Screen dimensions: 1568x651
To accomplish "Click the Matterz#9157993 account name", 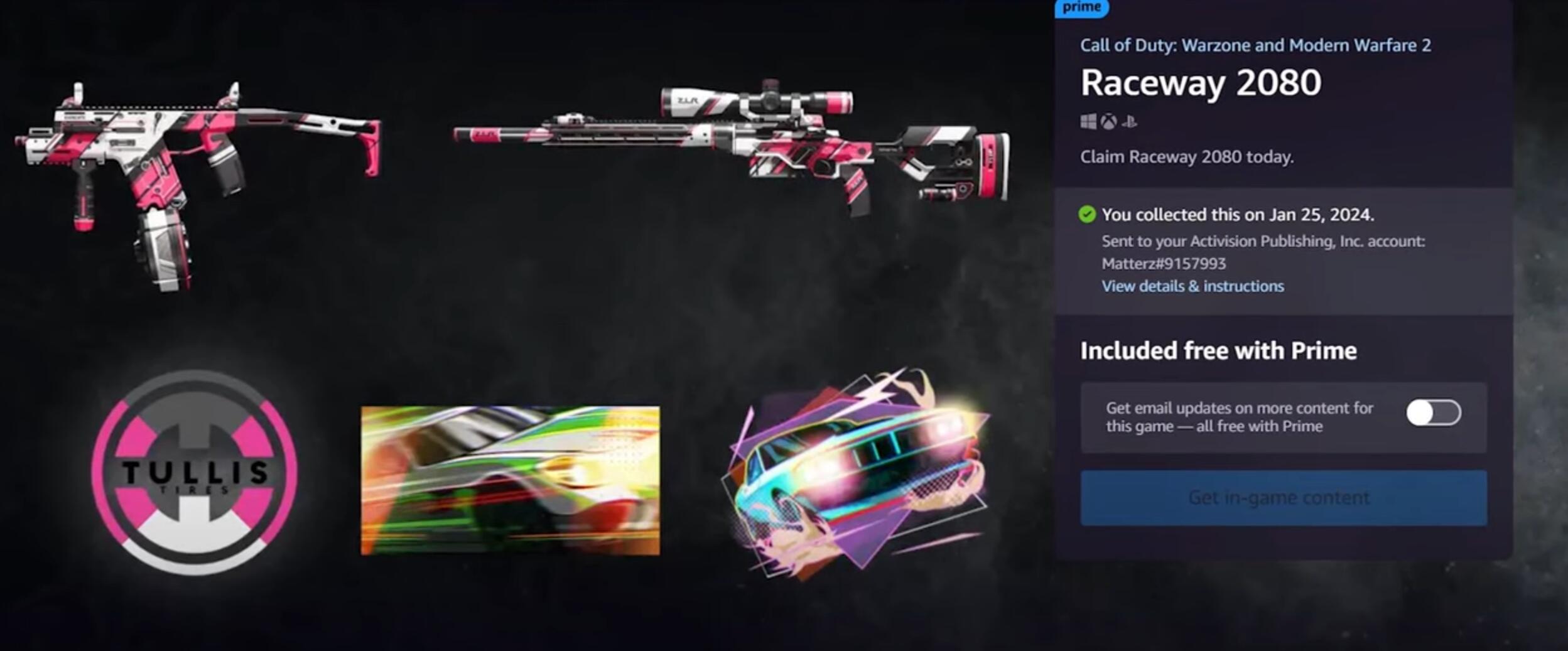I will (1163, 264).
